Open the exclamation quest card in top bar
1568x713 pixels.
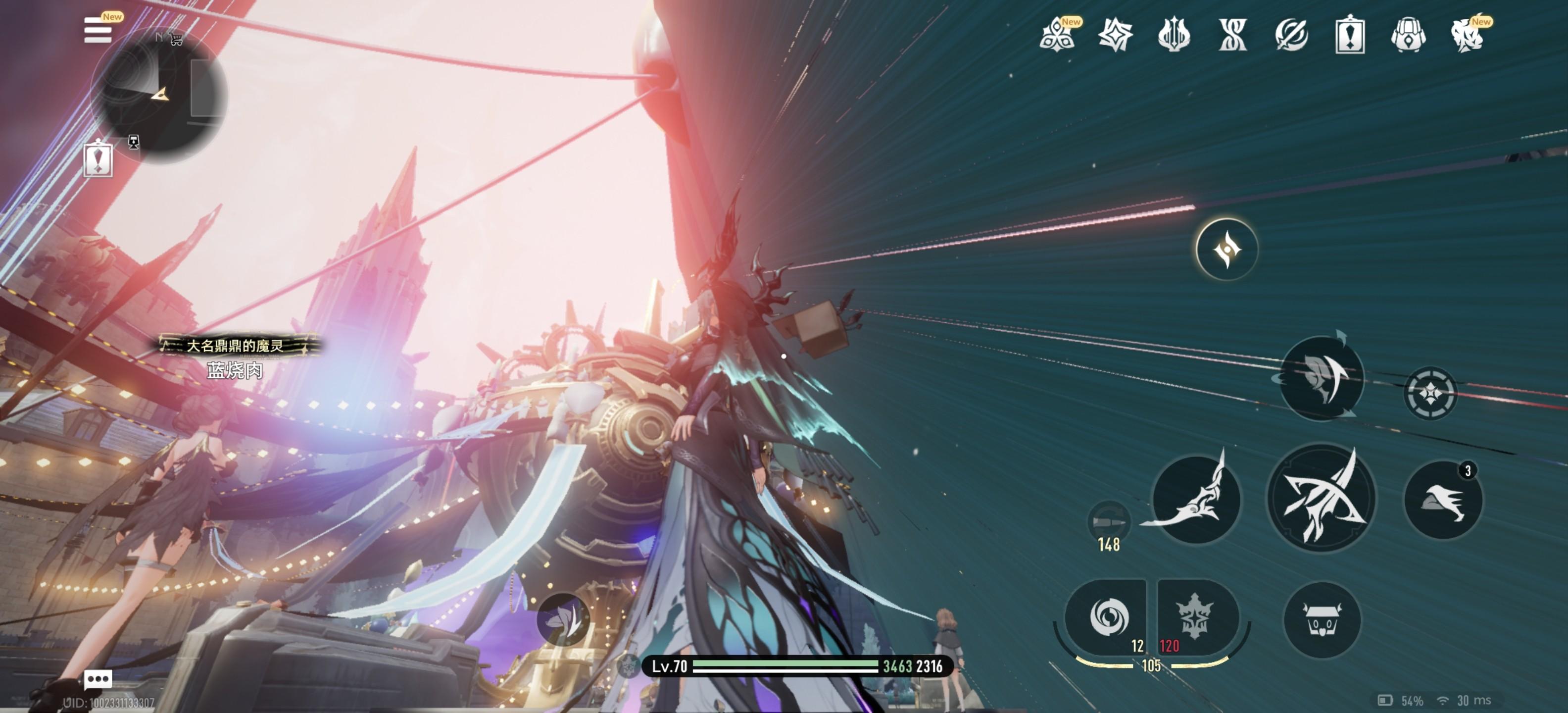tap(1349, 35)
